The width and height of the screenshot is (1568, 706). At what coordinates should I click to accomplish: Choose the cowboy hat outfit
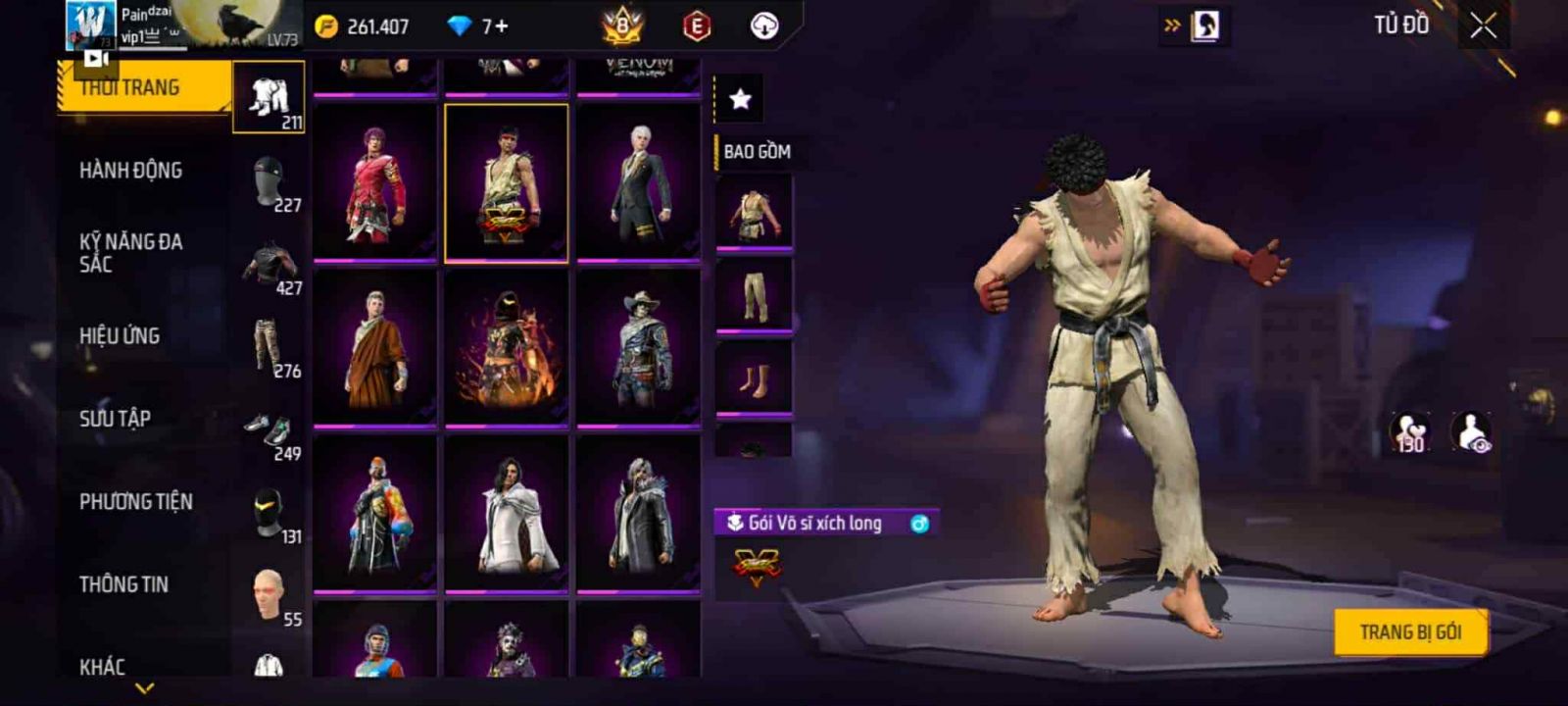point(638,348)
